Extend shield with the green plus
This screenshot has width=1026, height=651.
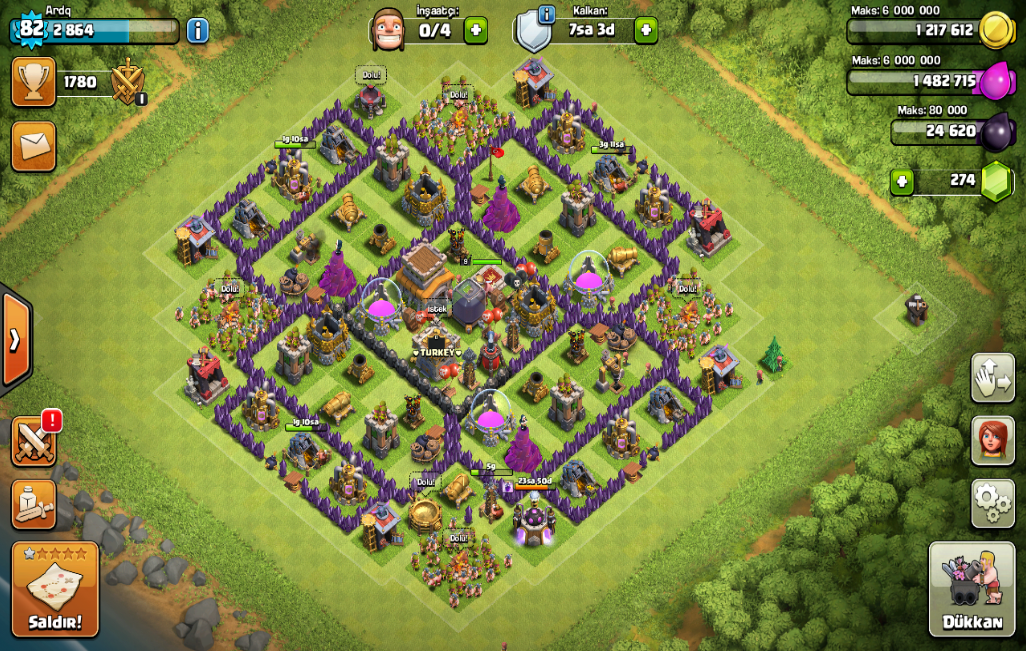tap(646, 30)
